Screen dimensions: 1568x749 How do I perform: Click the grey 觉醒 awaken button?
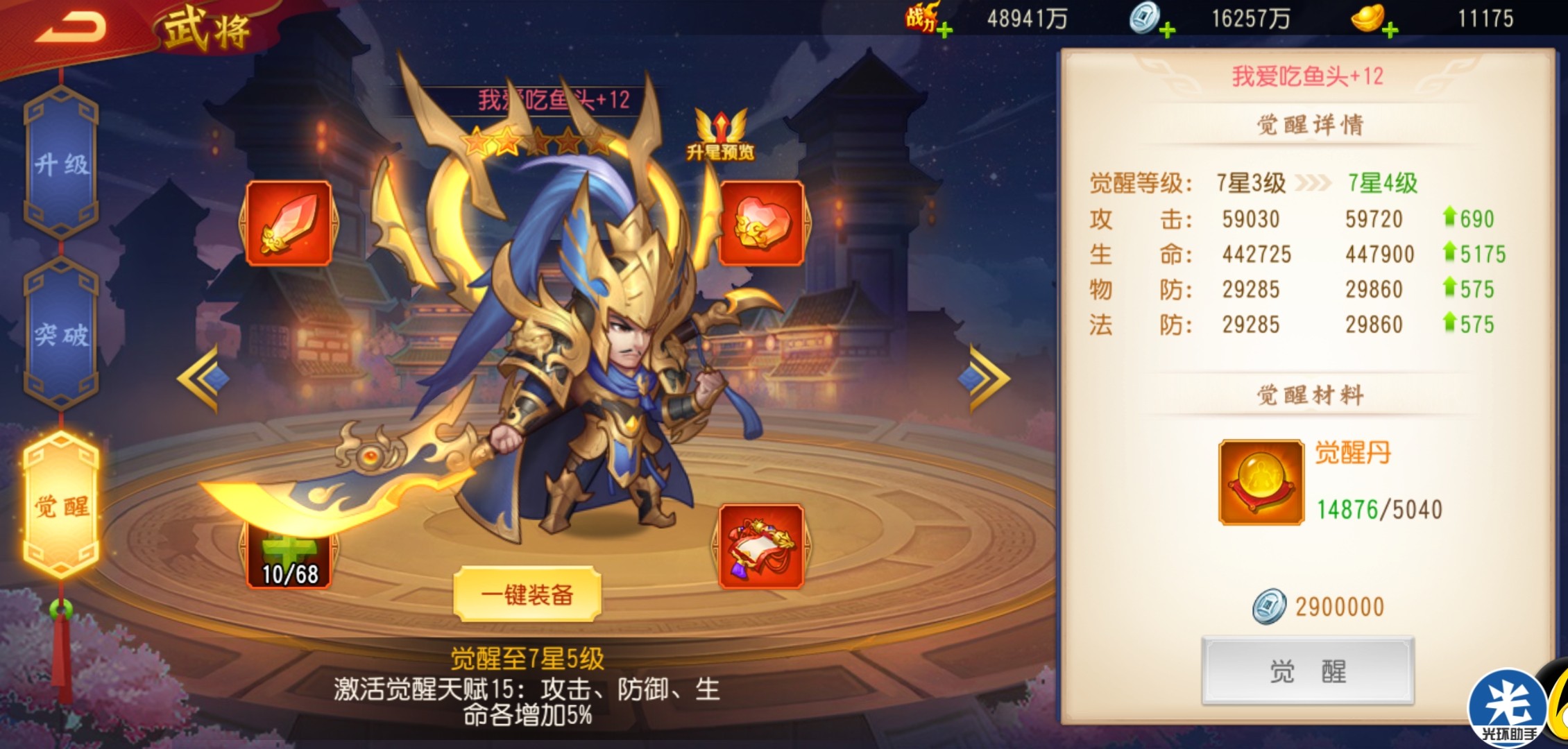click(x=1308, y=671)
